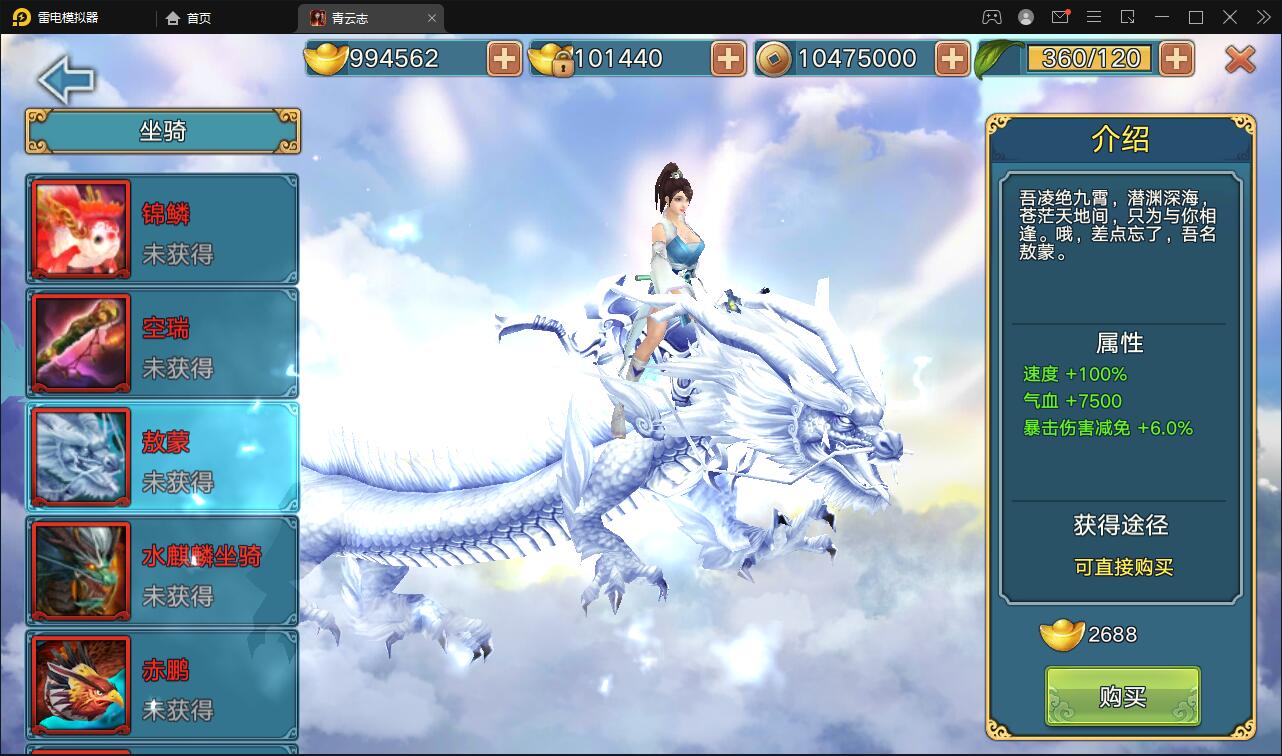Viewport: 1282px width, 756px height.
Task: Select the 赤鹏 bird mount
Action: [162, 686]
